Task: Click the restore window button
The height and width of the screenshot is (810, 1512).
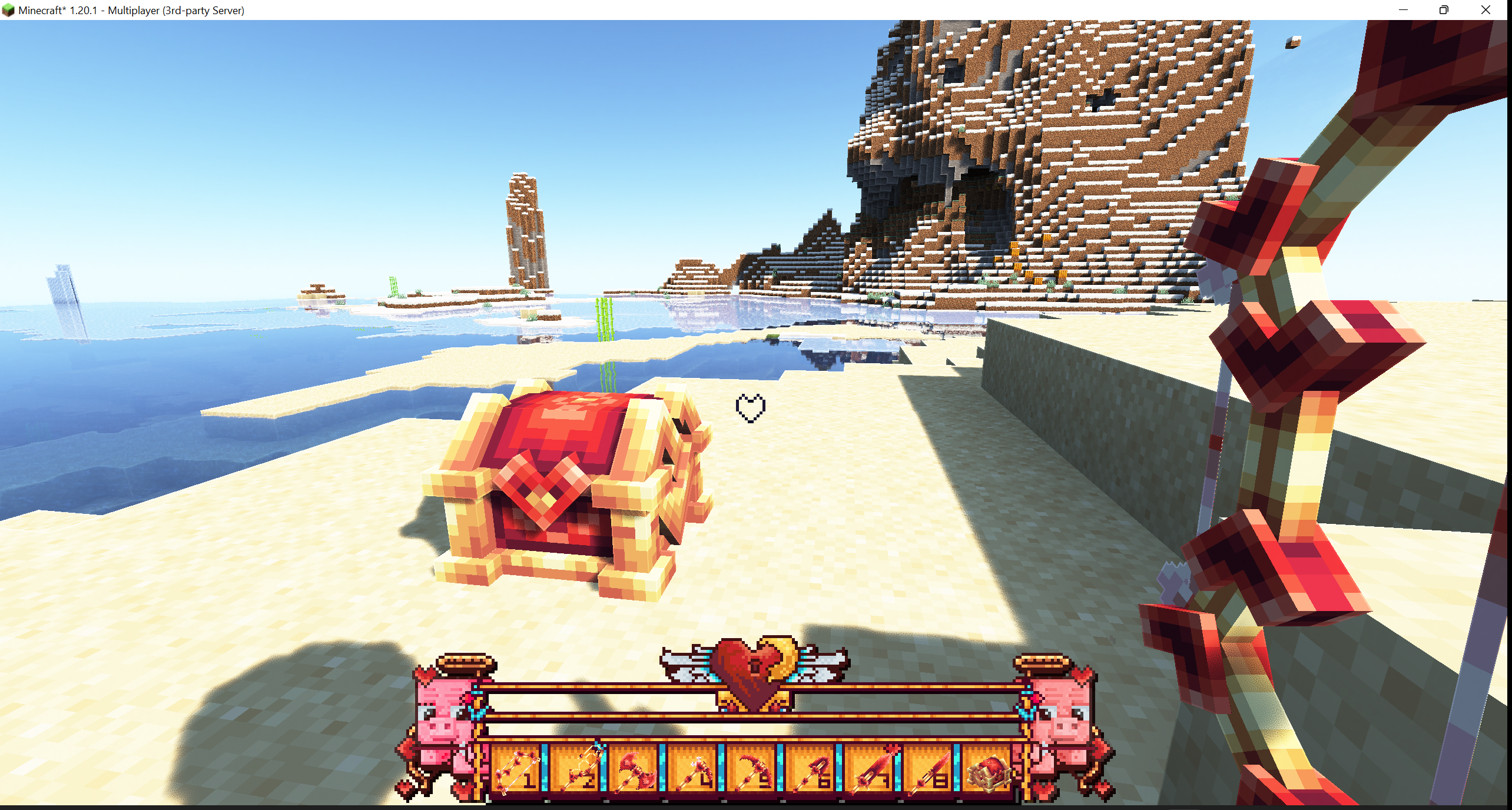Action: (1443, 10)
